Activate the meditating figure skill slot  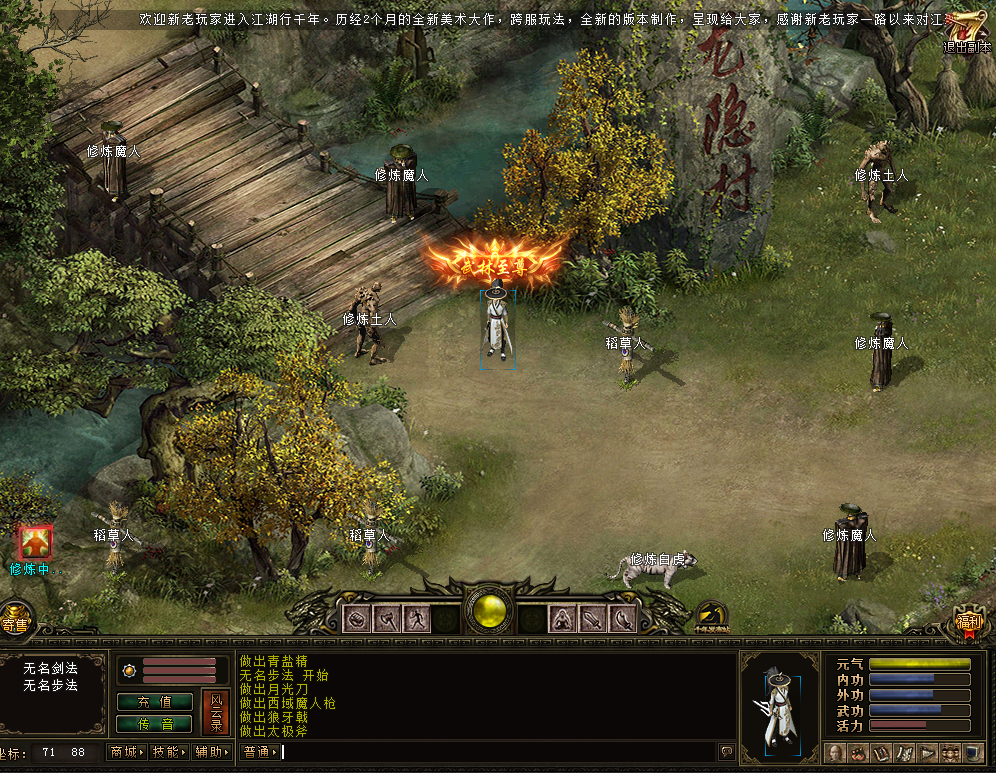(x=563, y=619)
